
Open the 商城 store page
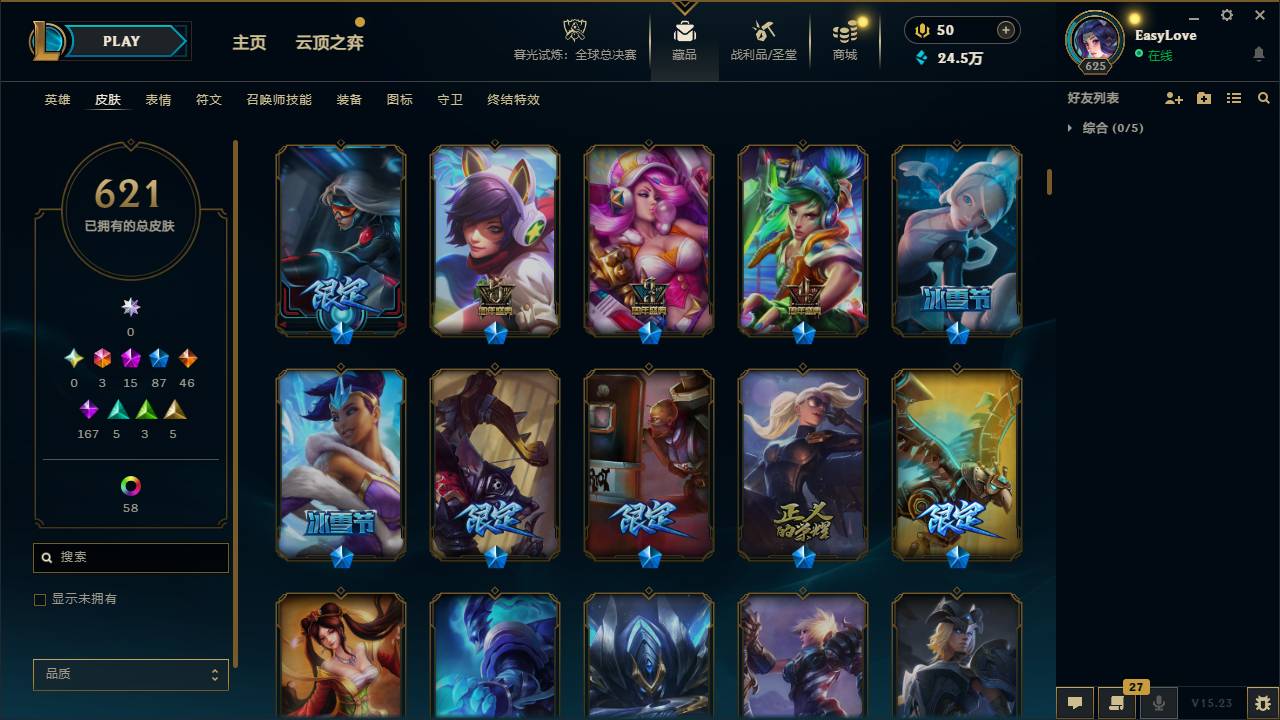[843, 40]
